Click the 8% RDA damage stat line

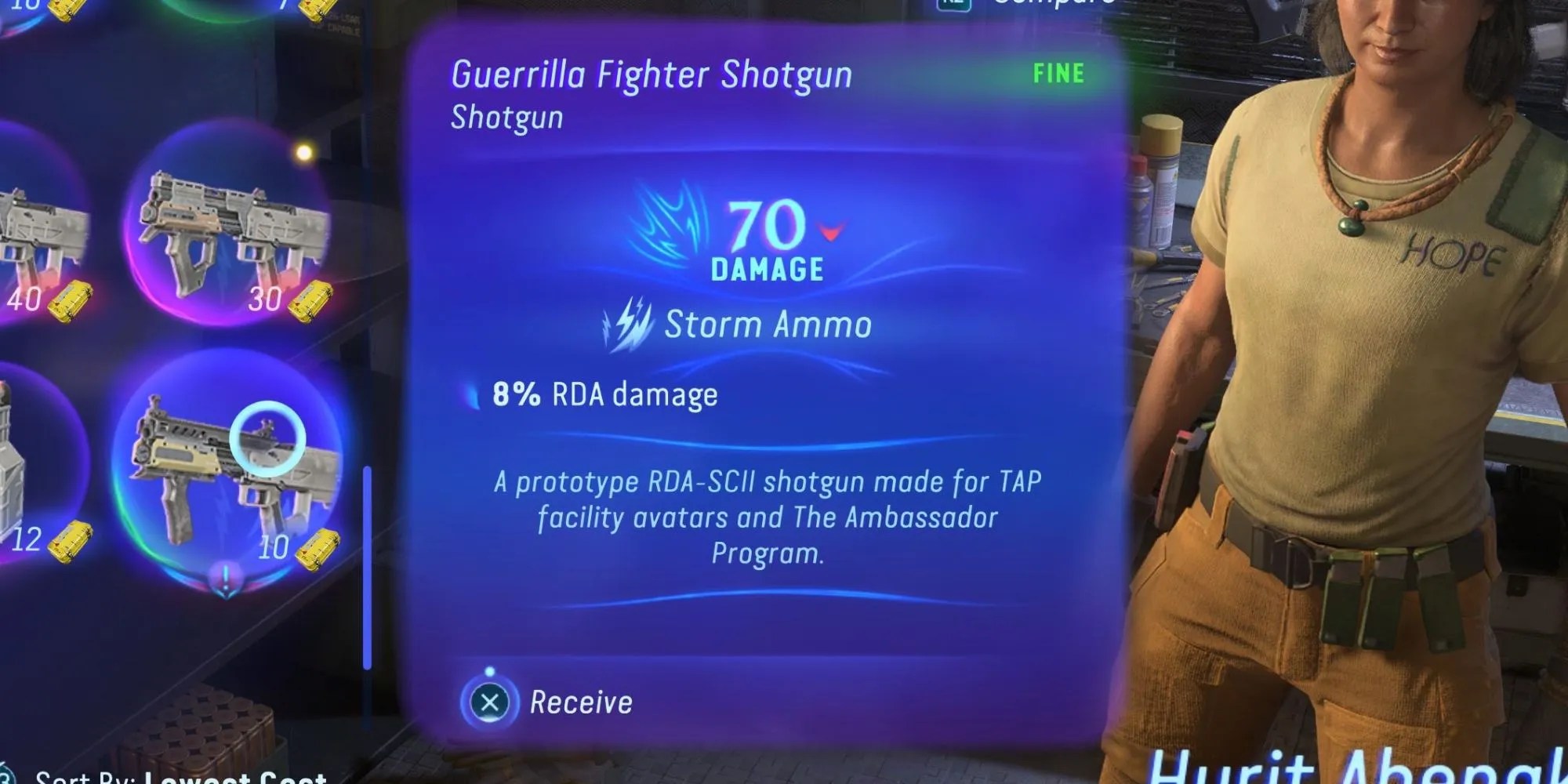click(604, 394)
